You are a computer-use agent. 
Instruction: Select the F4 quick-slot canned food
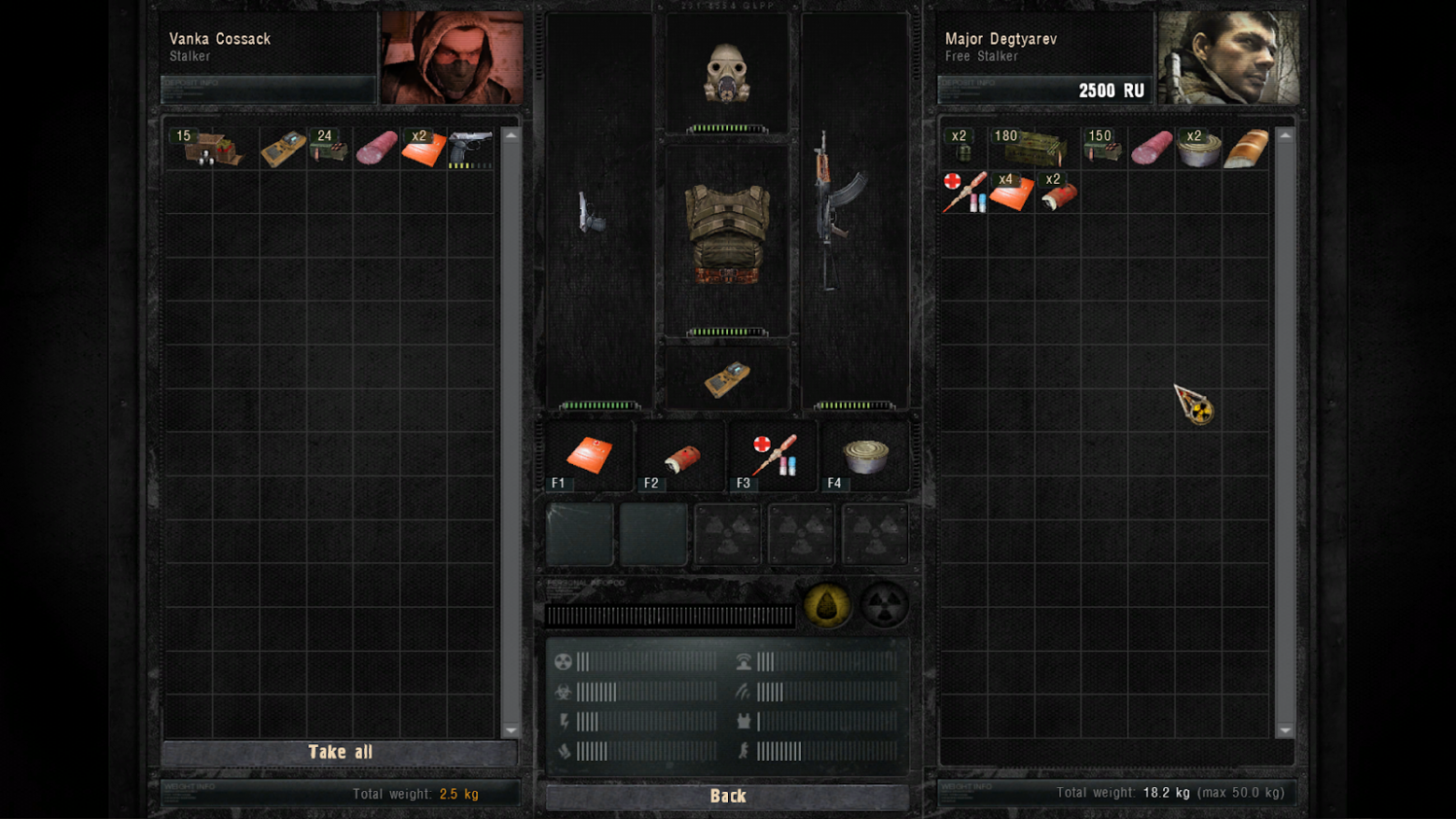(x=865, y=457)
